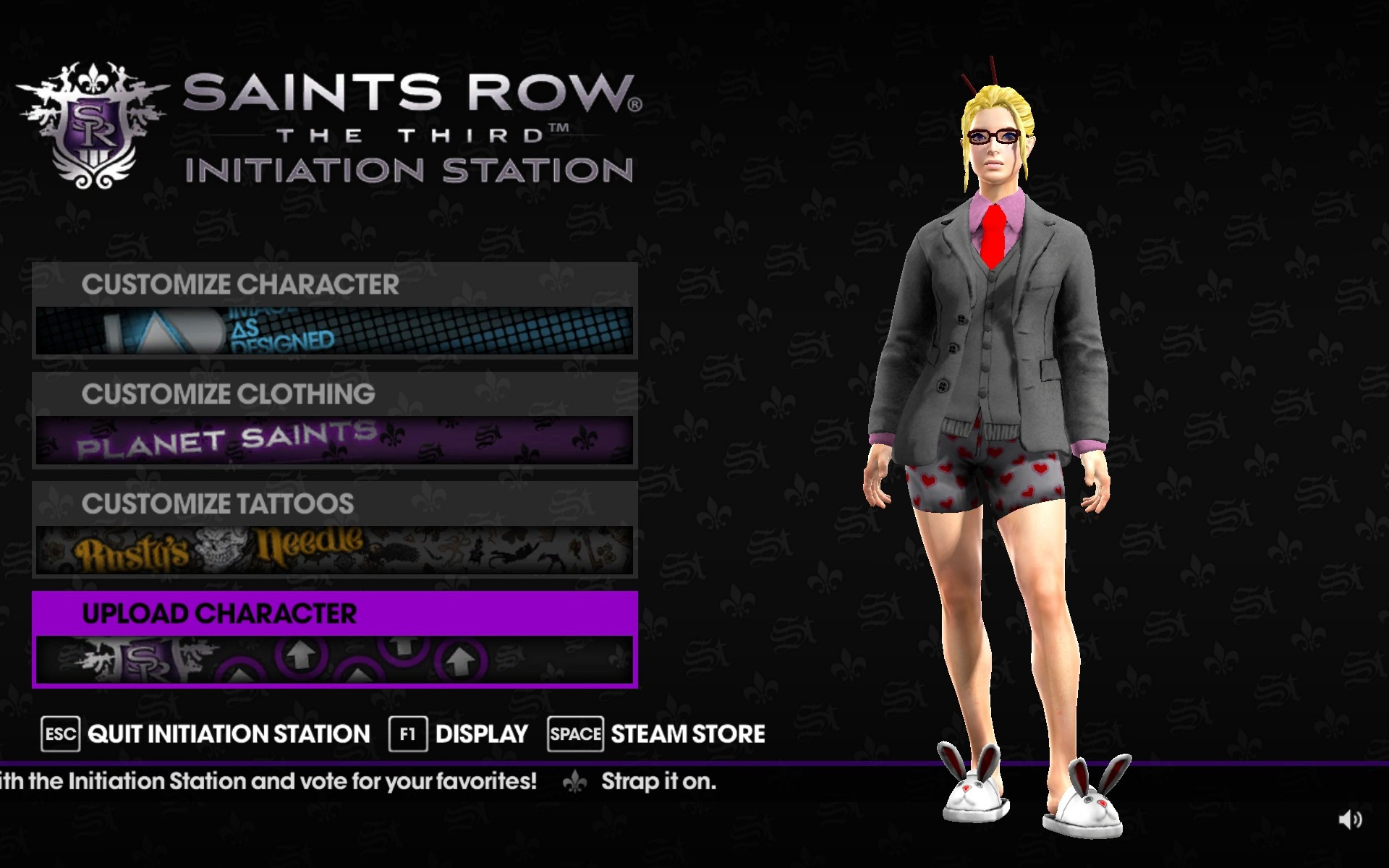Quit Initiation Station
This screenshot has width=1389, height=868.
[207, 734]
